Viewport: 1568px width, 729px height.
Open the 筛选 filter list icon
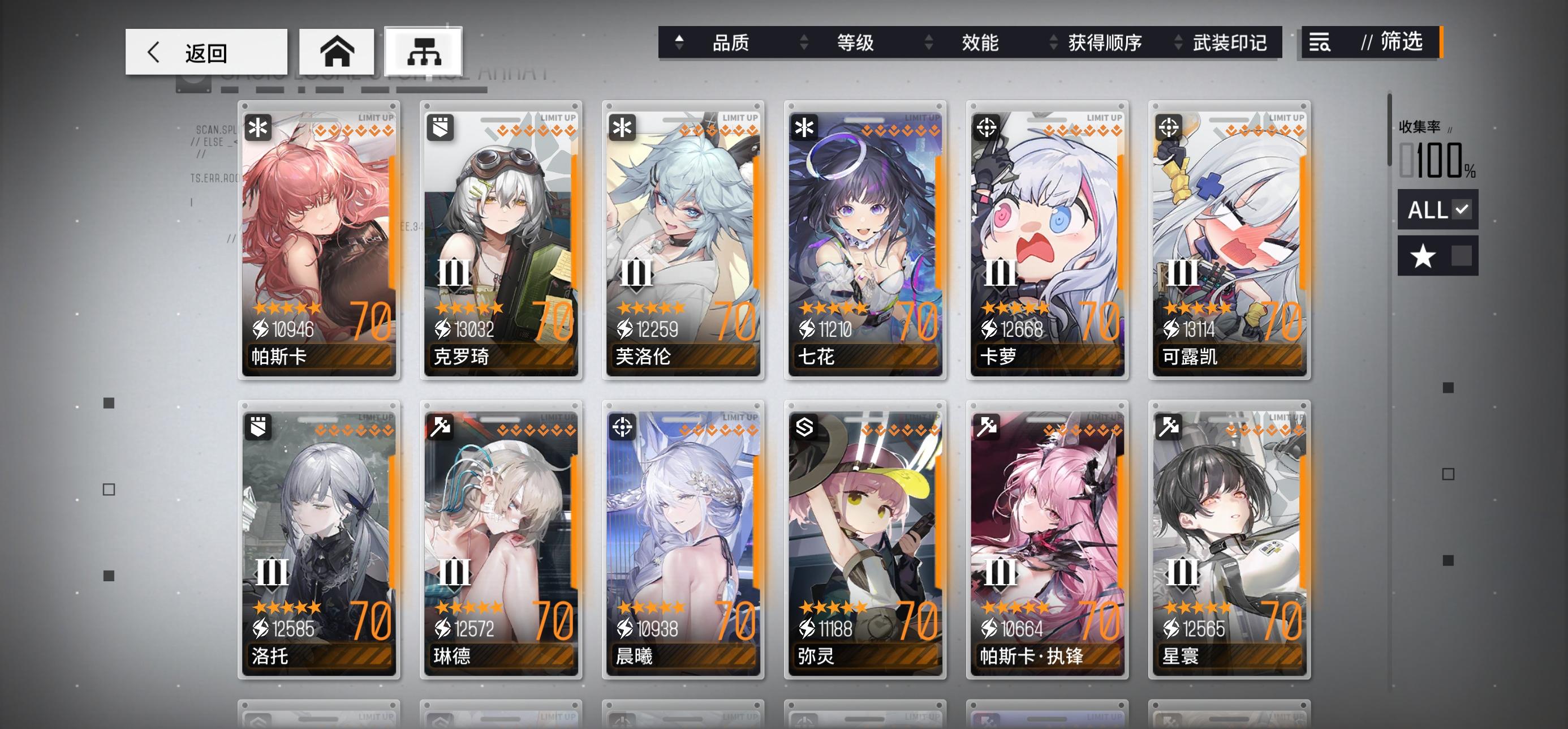point(1319,43)
